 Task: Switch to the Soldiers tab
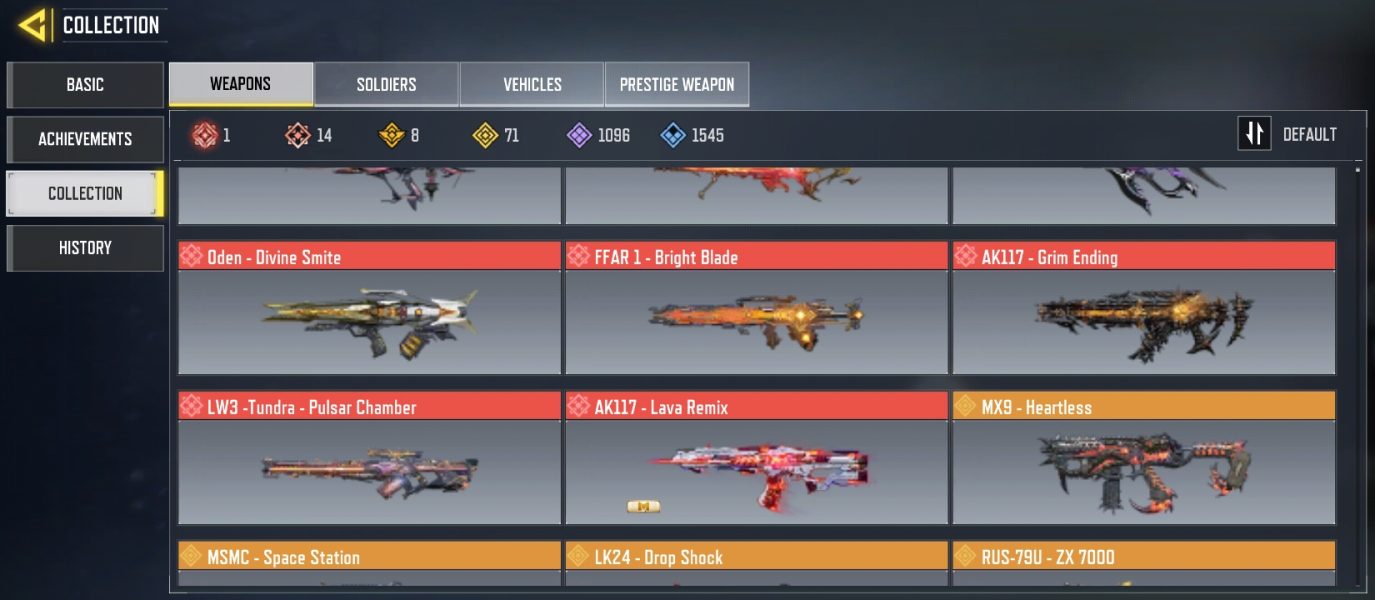tap(386, 85)
